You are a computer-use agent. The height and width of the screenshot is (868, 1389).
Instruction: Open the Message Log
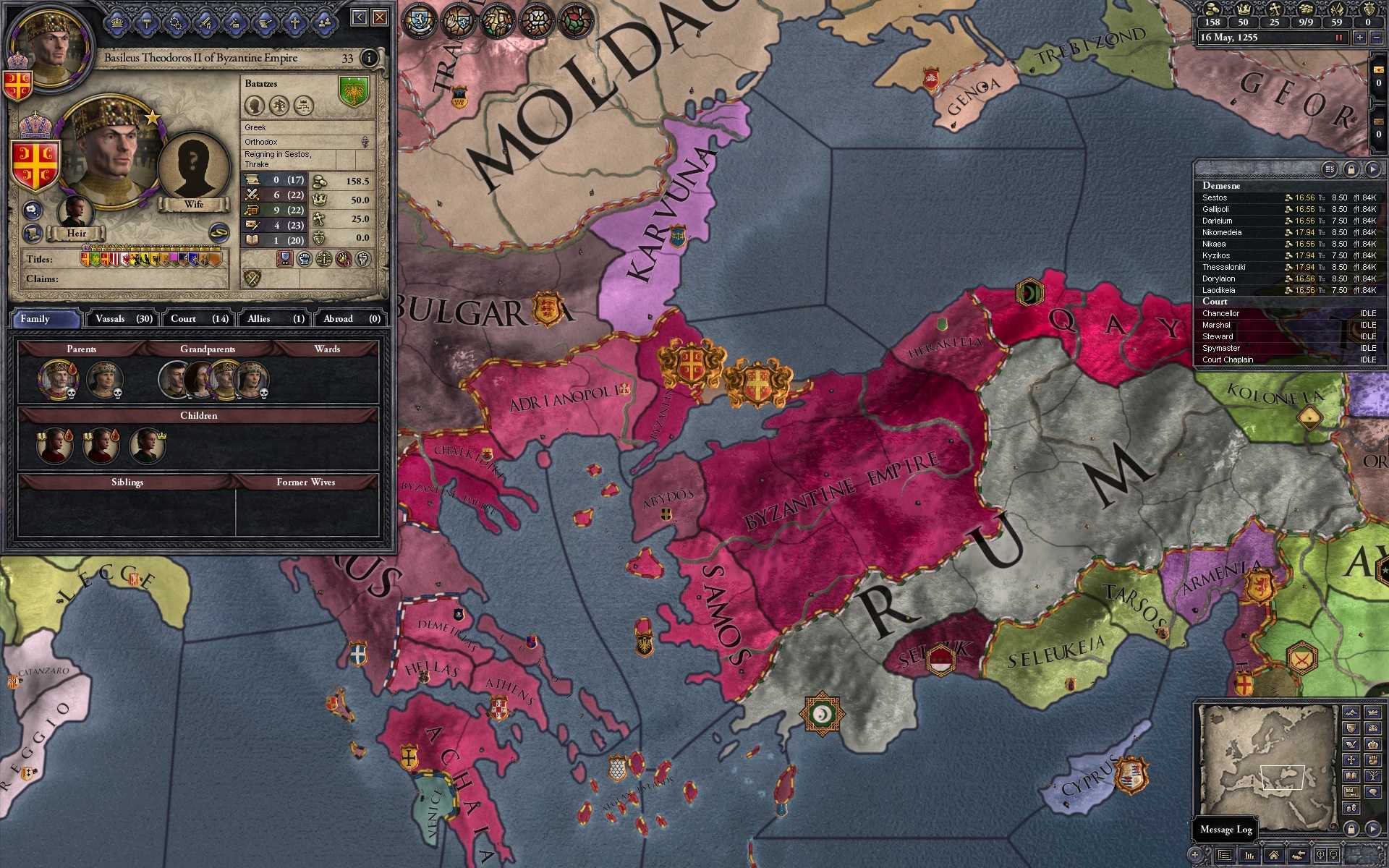[x=1226, y=829]
